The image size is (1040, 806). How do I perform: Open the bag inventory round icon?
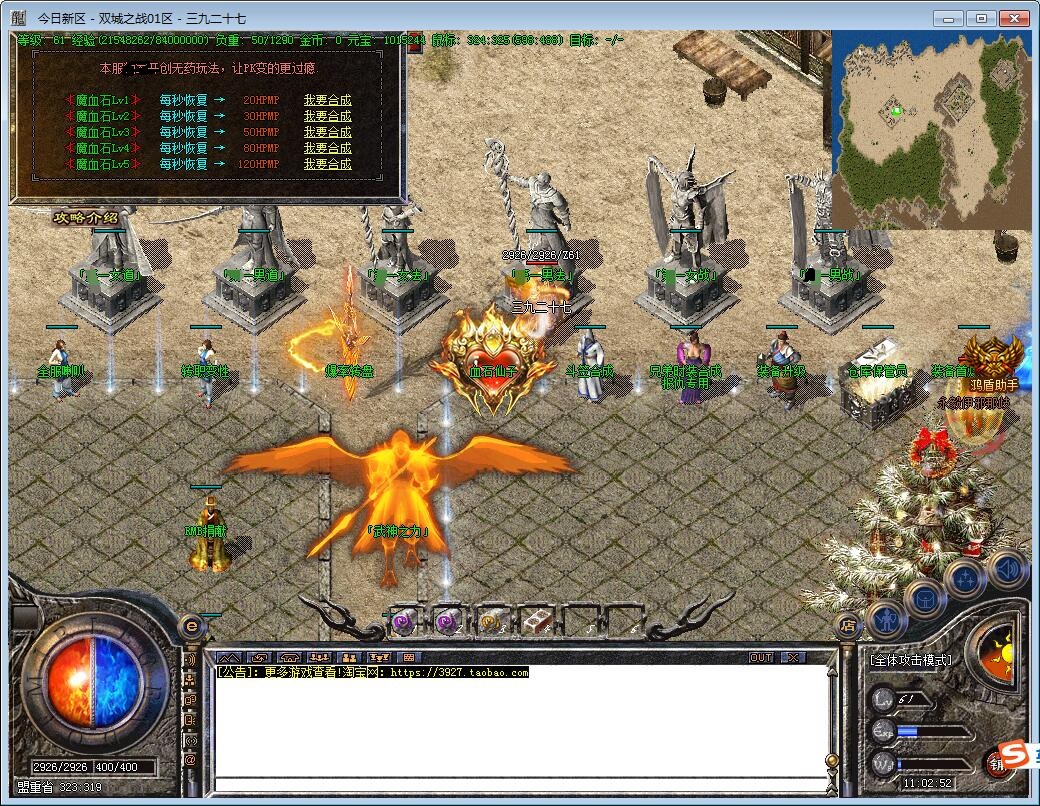[x=924, y=598]
